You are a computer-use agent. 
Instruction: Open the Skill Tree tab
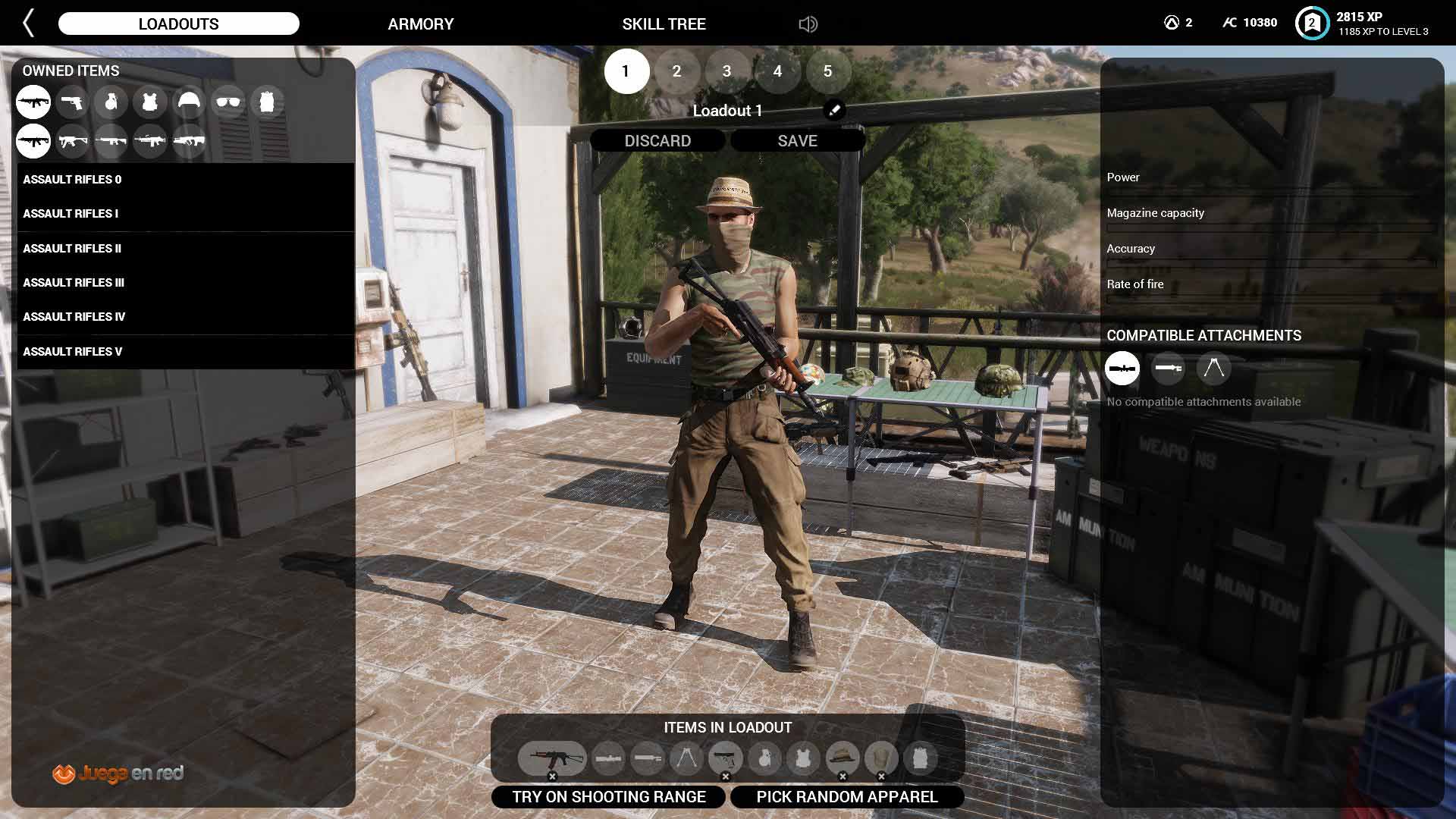click(x=664, y=24)
